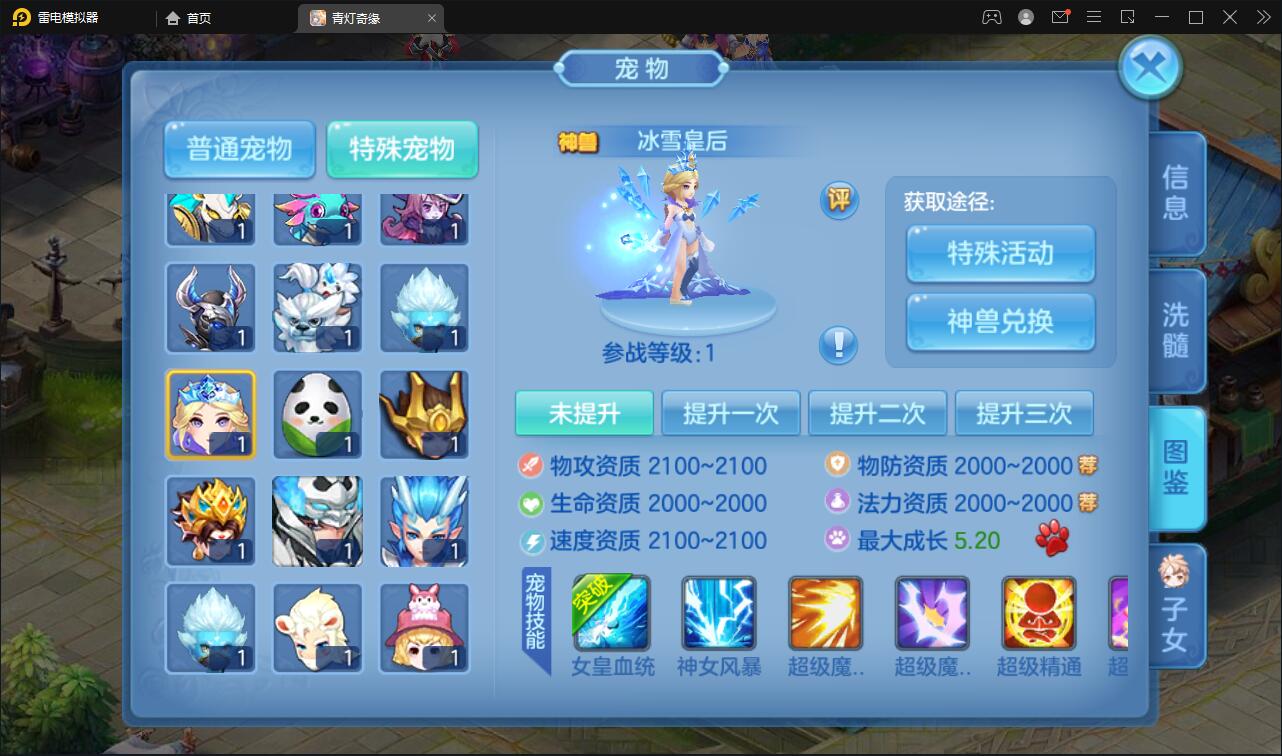1282x756 pixels.
Task: Toggle to the 普通宠物 pet list
Action: [x=239, y=148]
